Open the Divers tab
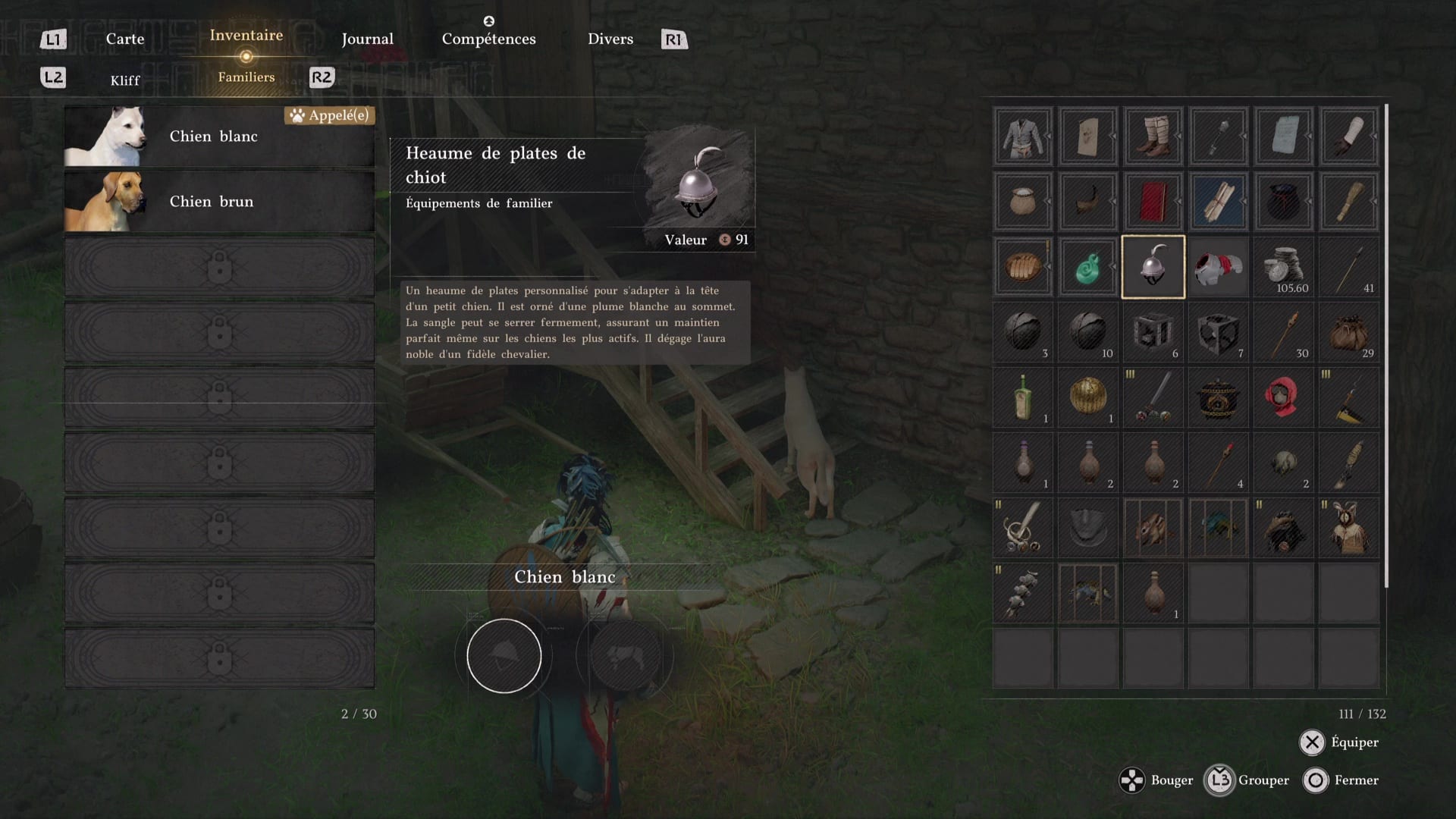This screenshot has width=1456, height=819. [610, 39]
